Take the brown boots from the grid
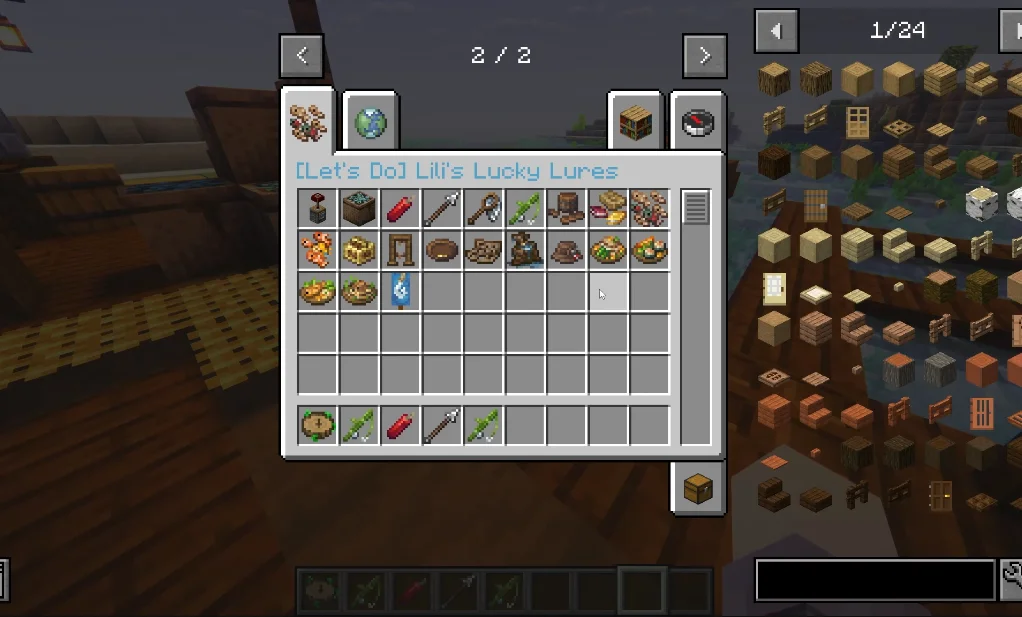The image size is (1022, 617). tap(567, 208)
